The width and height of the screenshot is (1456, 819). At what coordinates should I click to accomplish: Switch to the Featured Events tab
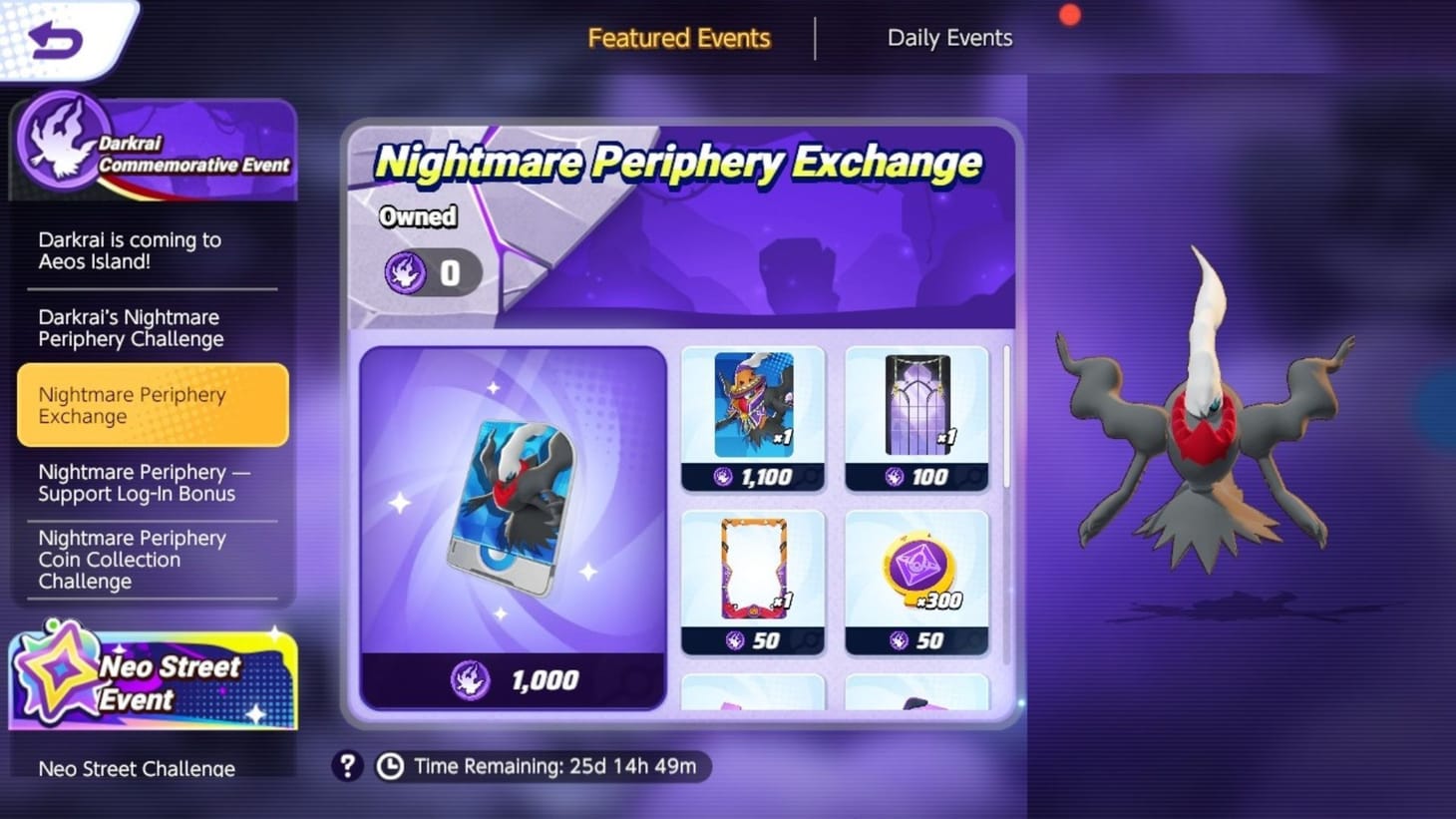(x=679, y=38)
